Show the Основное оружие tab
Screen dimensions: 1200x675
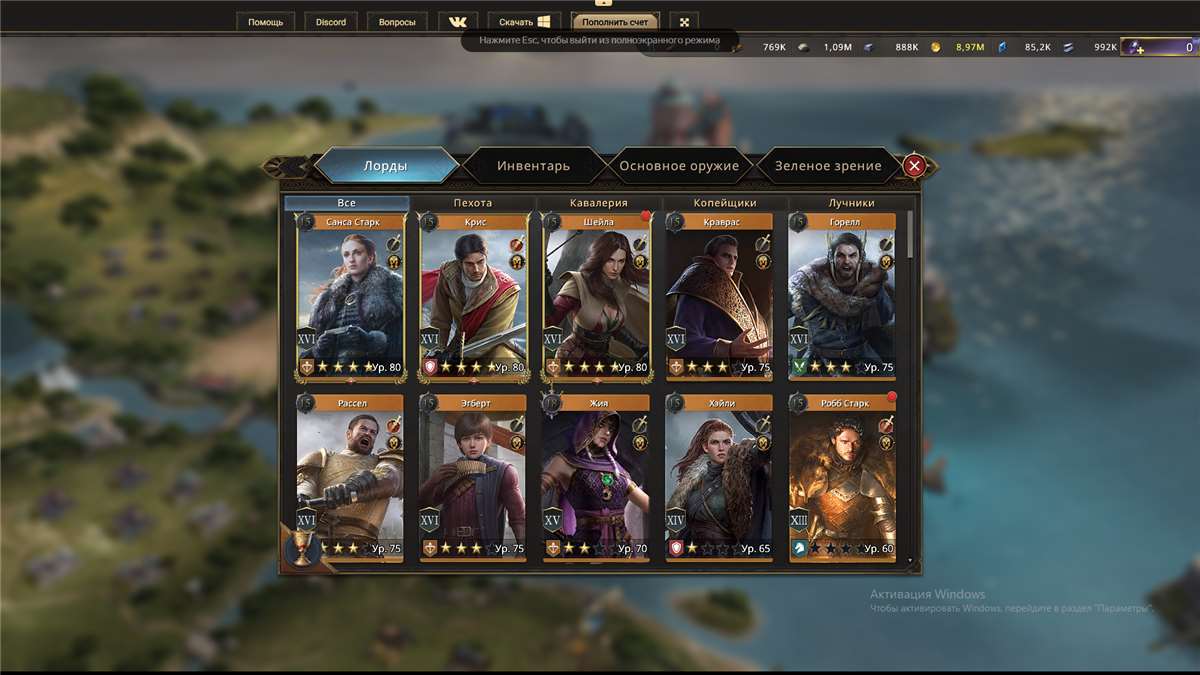coord(679,166)
